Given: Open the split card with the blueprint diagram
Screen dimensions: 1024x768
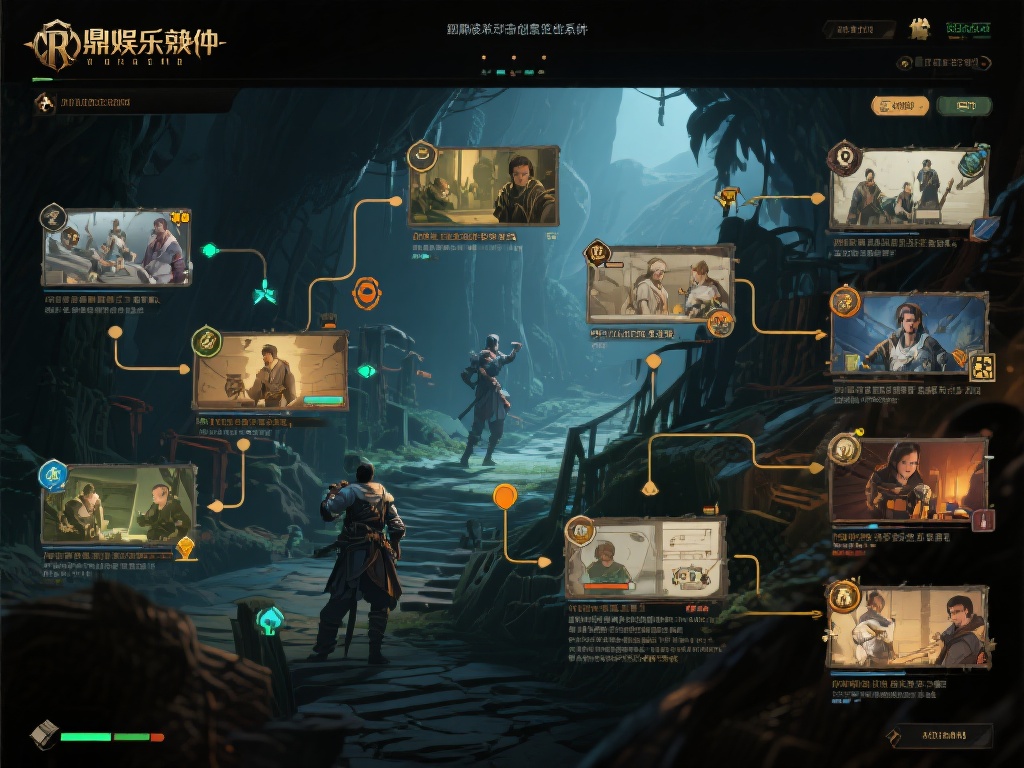Looking at the screenshot, I should click(x=645, y=558).
